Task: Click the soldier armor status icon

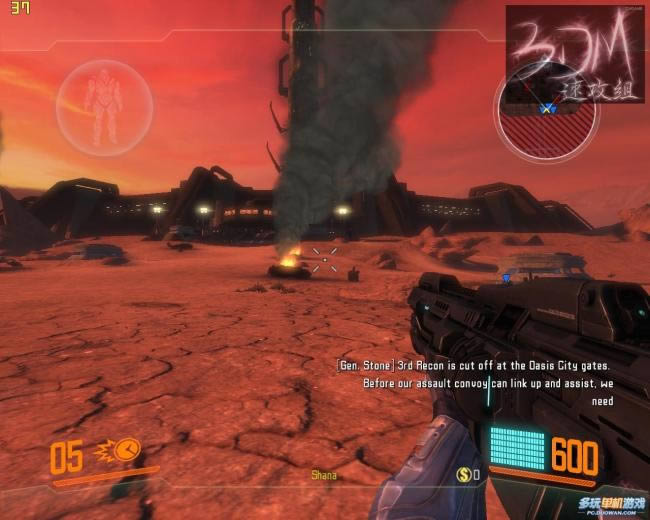Action: click(x=103, y=102)
